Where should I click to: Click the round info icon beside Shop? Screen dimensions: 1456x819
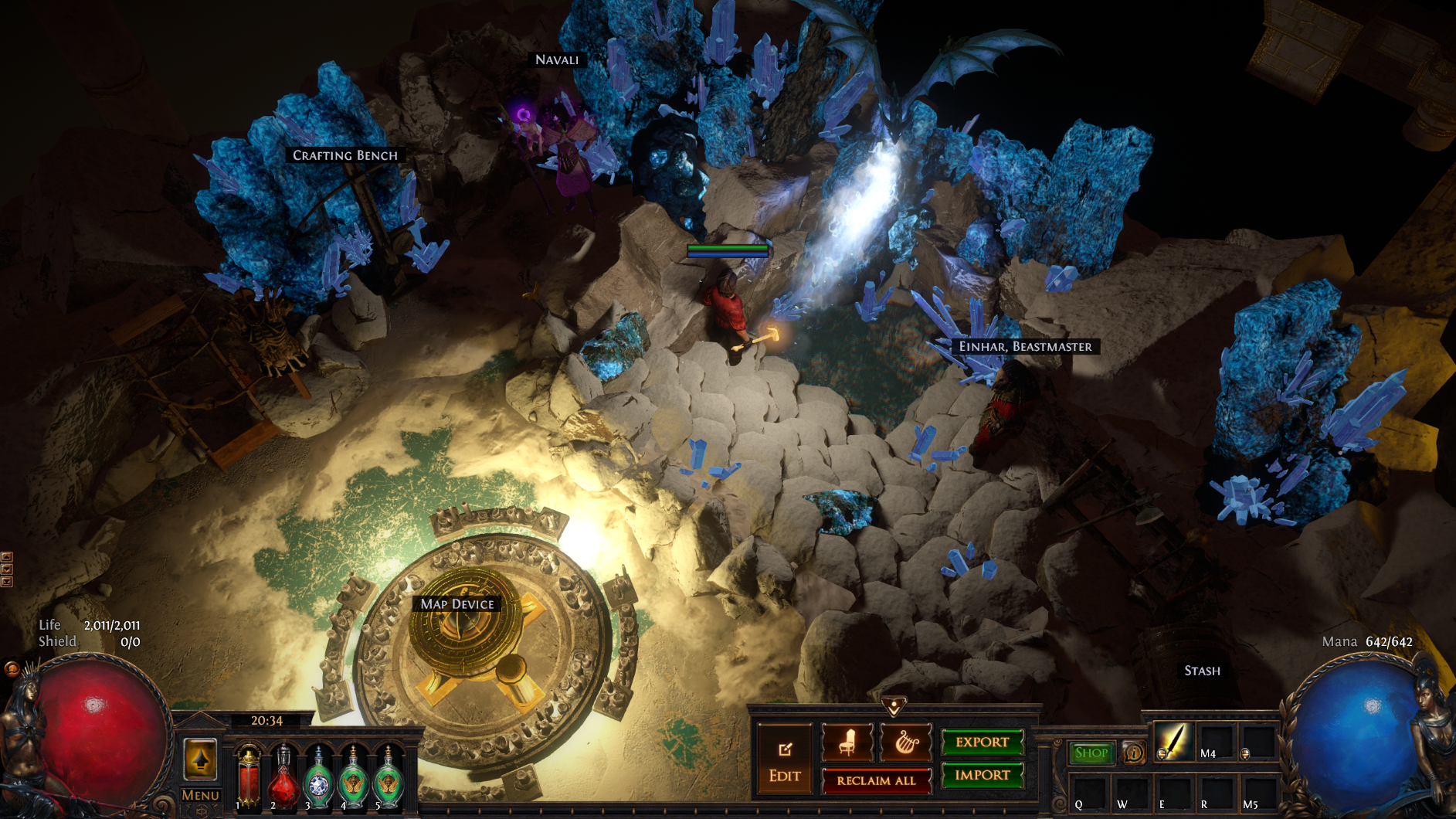coord(1133,753)
